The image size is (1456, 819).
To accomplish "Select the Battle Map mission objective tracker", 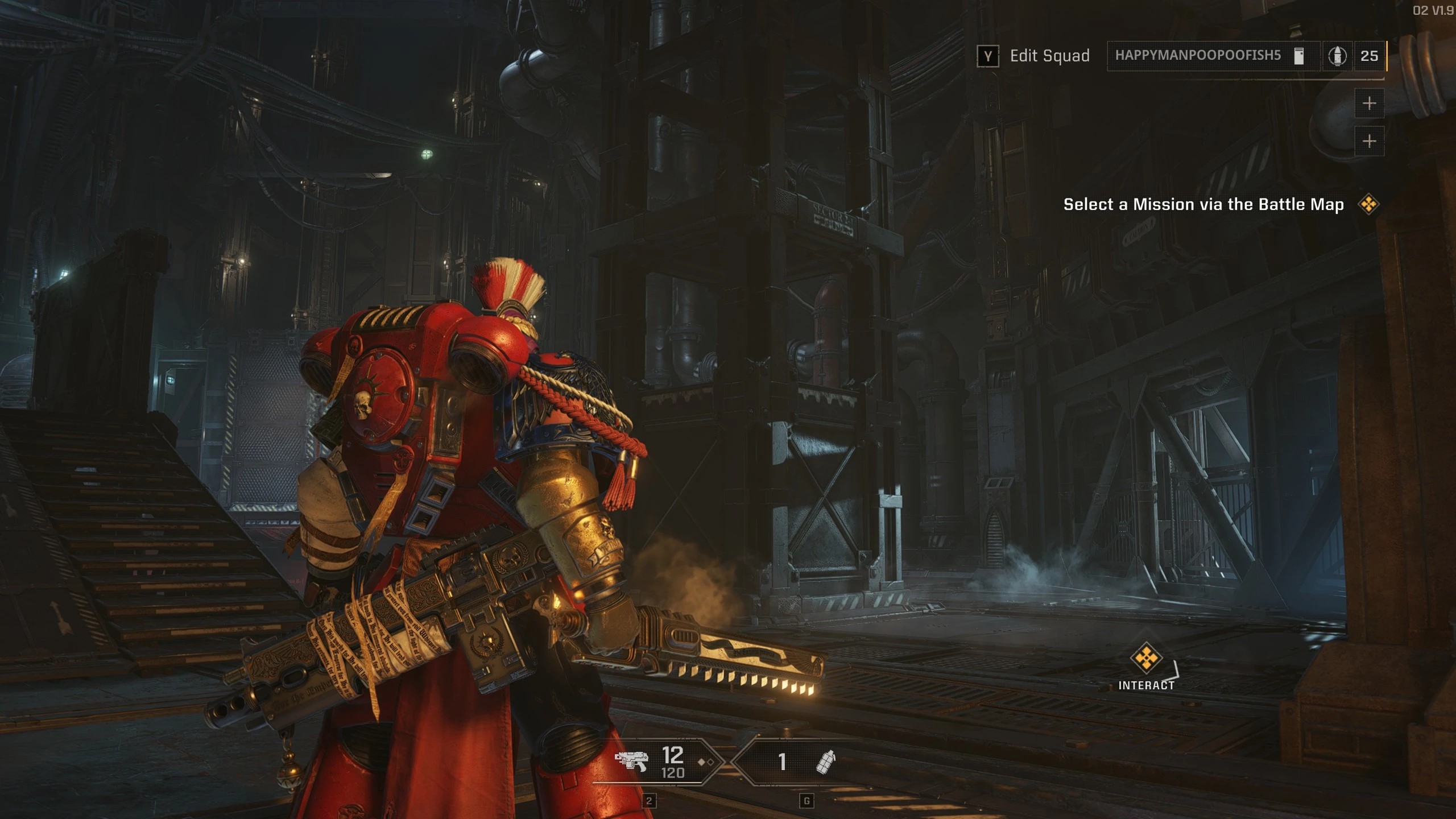I will pyautogui.click(x=1203, y=204).
